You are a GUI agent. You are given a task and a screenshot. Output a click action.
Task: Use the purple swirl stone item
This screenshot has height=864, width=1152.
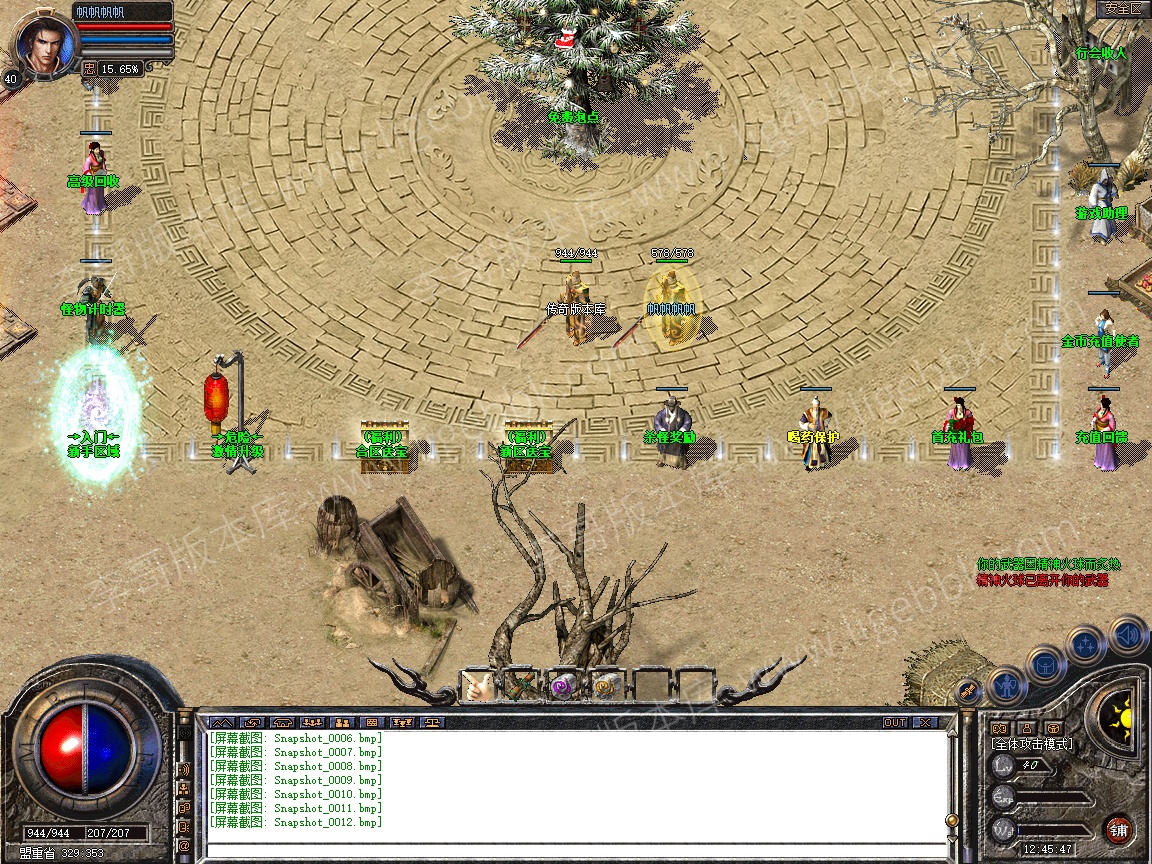(x=564, y=686)
